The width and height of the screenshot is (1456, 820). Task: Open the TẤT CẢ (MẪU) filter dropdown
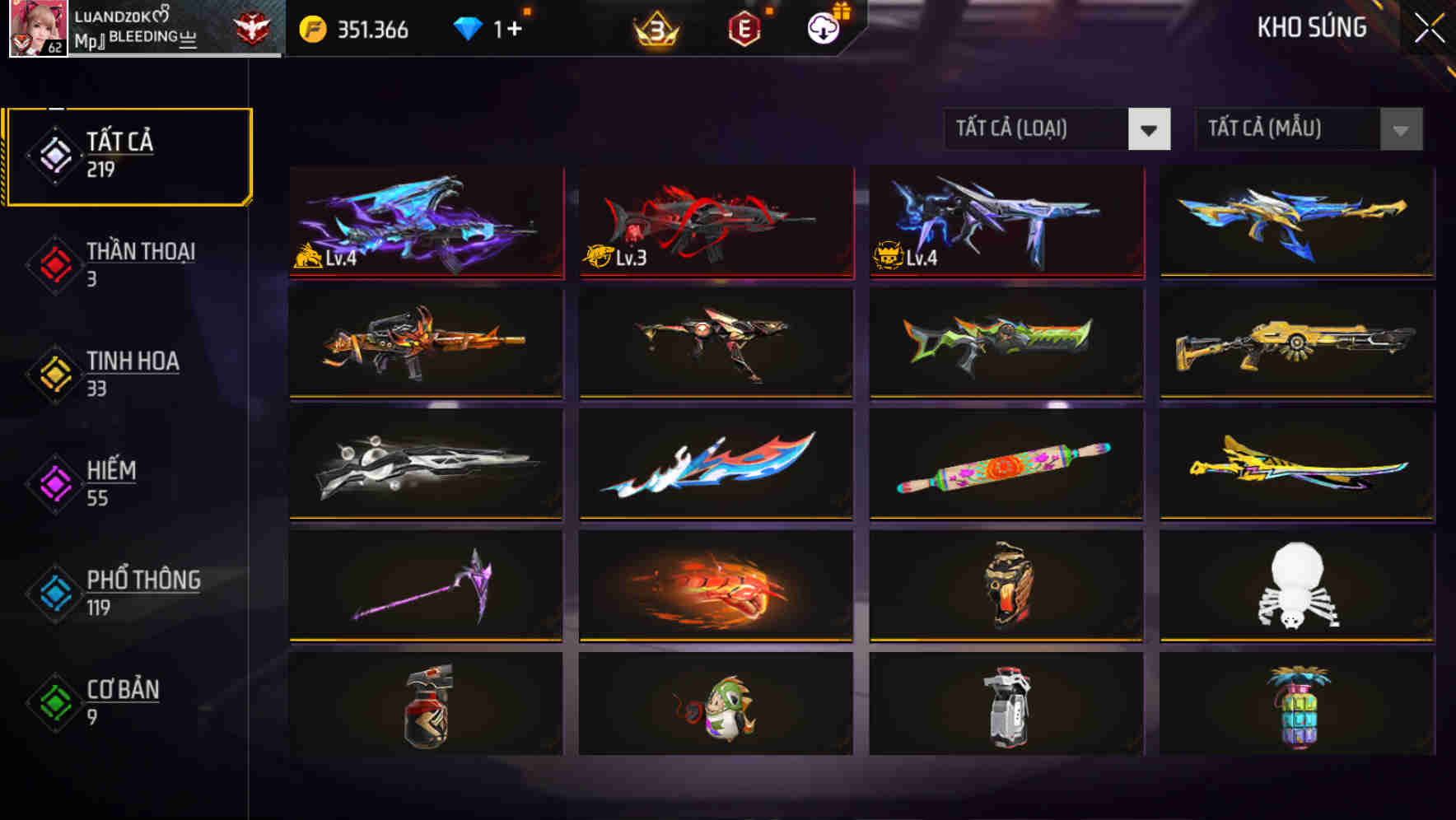[x=1309, y=129]
